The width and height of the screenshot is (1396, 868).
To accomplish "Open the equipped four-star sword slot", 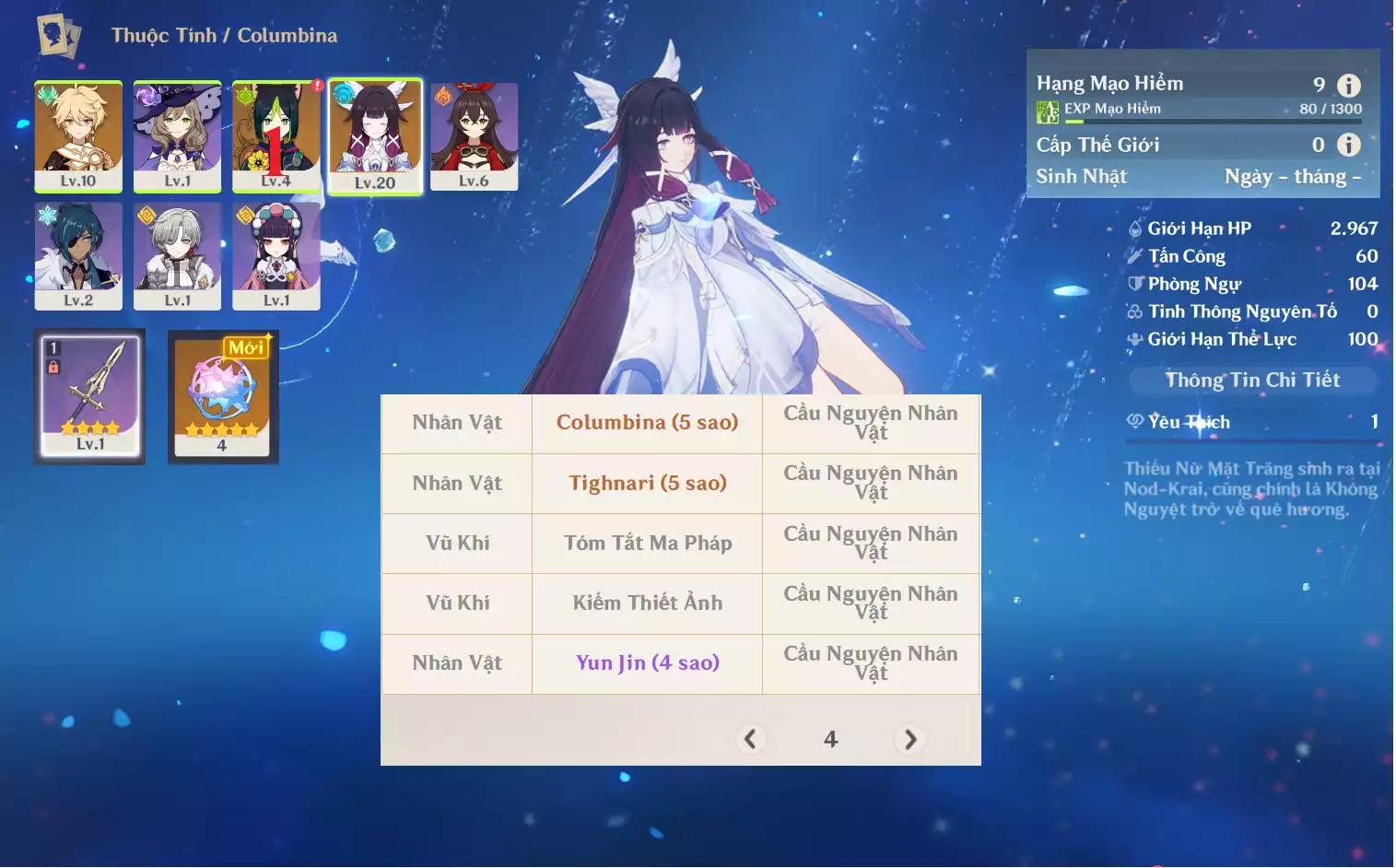I will [x=89, y=395].
